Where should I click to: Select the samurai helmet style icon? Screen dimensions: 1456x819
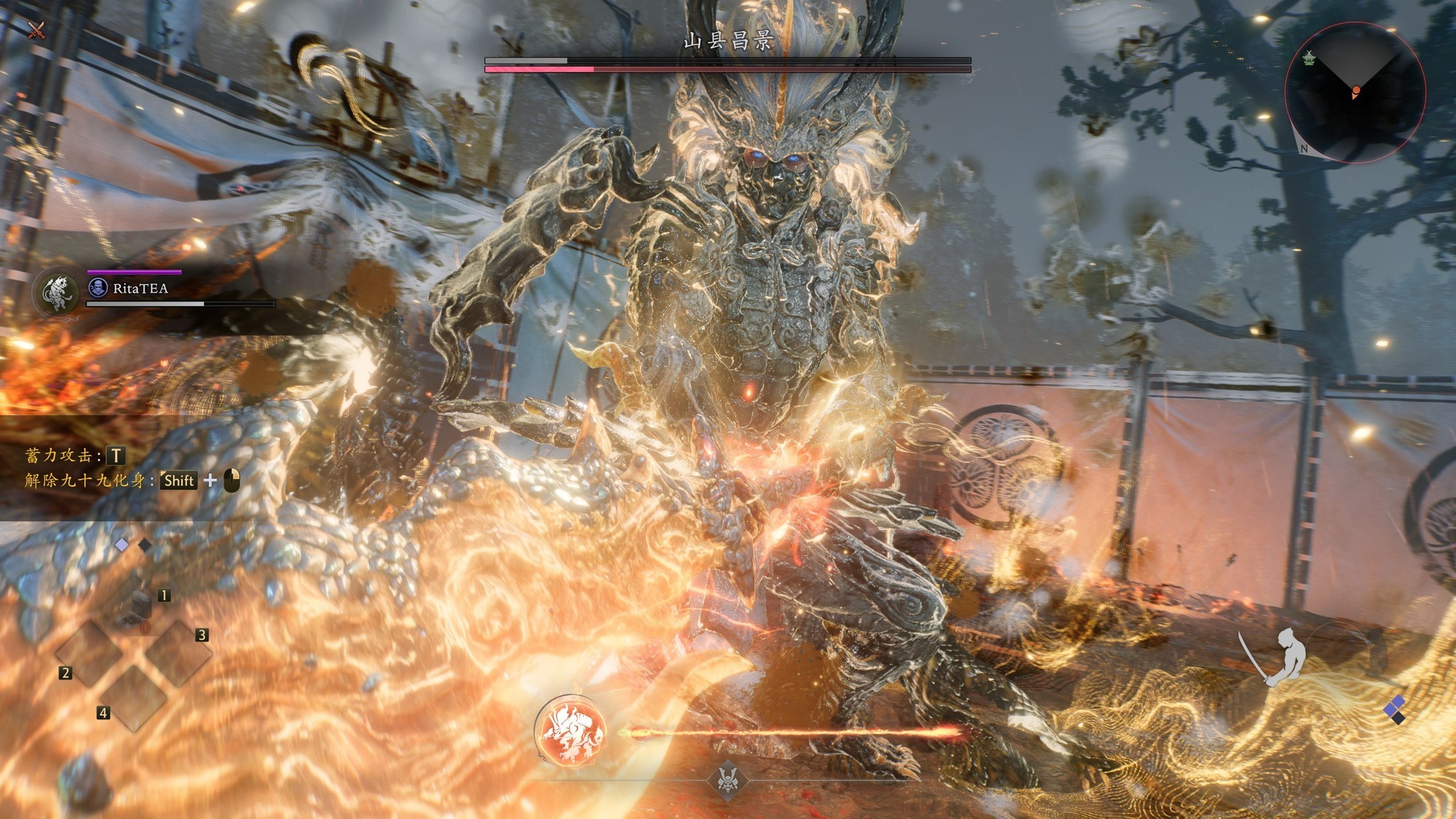(x=727, y=779)
